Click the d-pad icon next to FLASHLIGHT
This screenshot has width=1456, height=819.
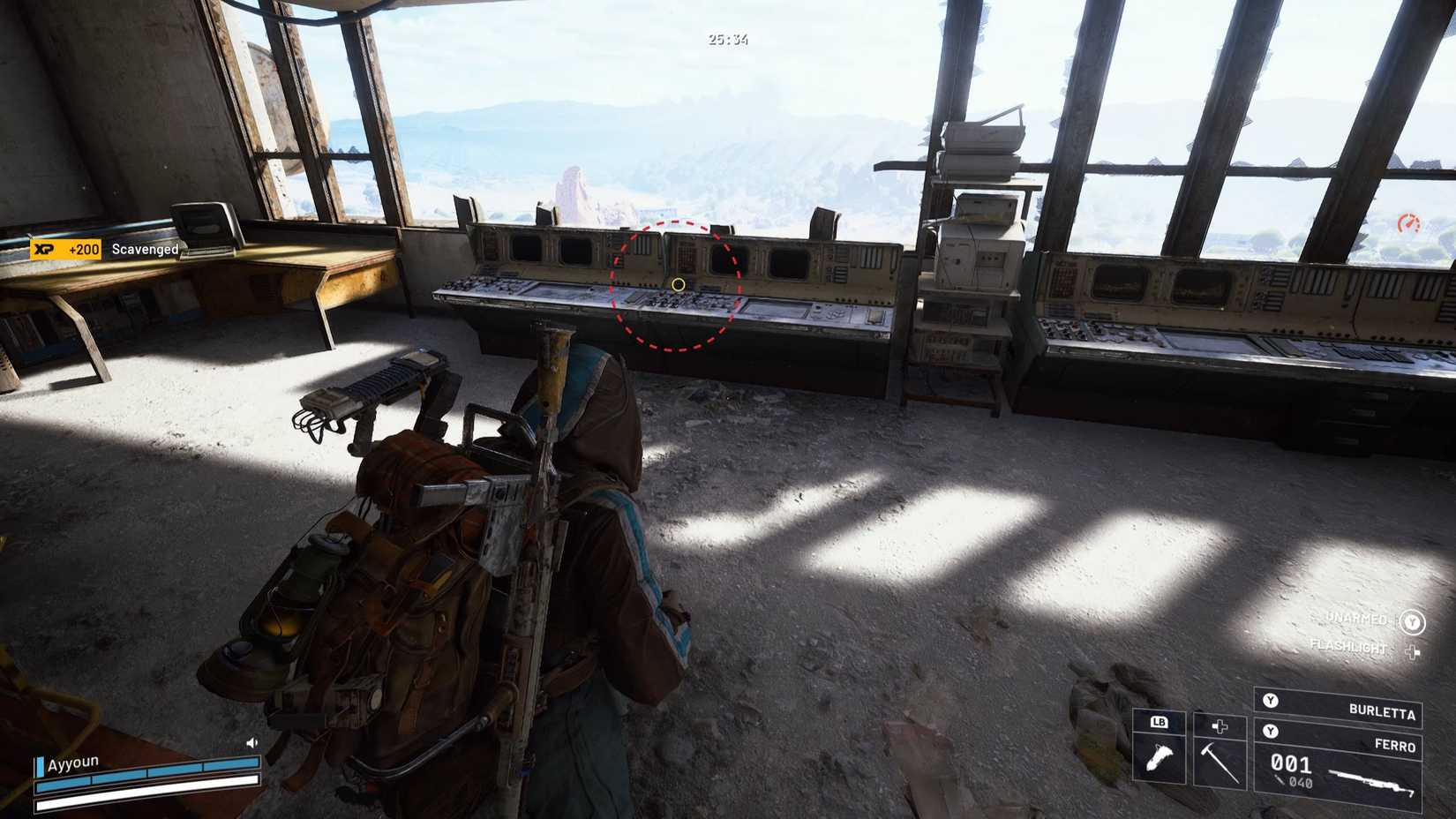click(1413, 651)
